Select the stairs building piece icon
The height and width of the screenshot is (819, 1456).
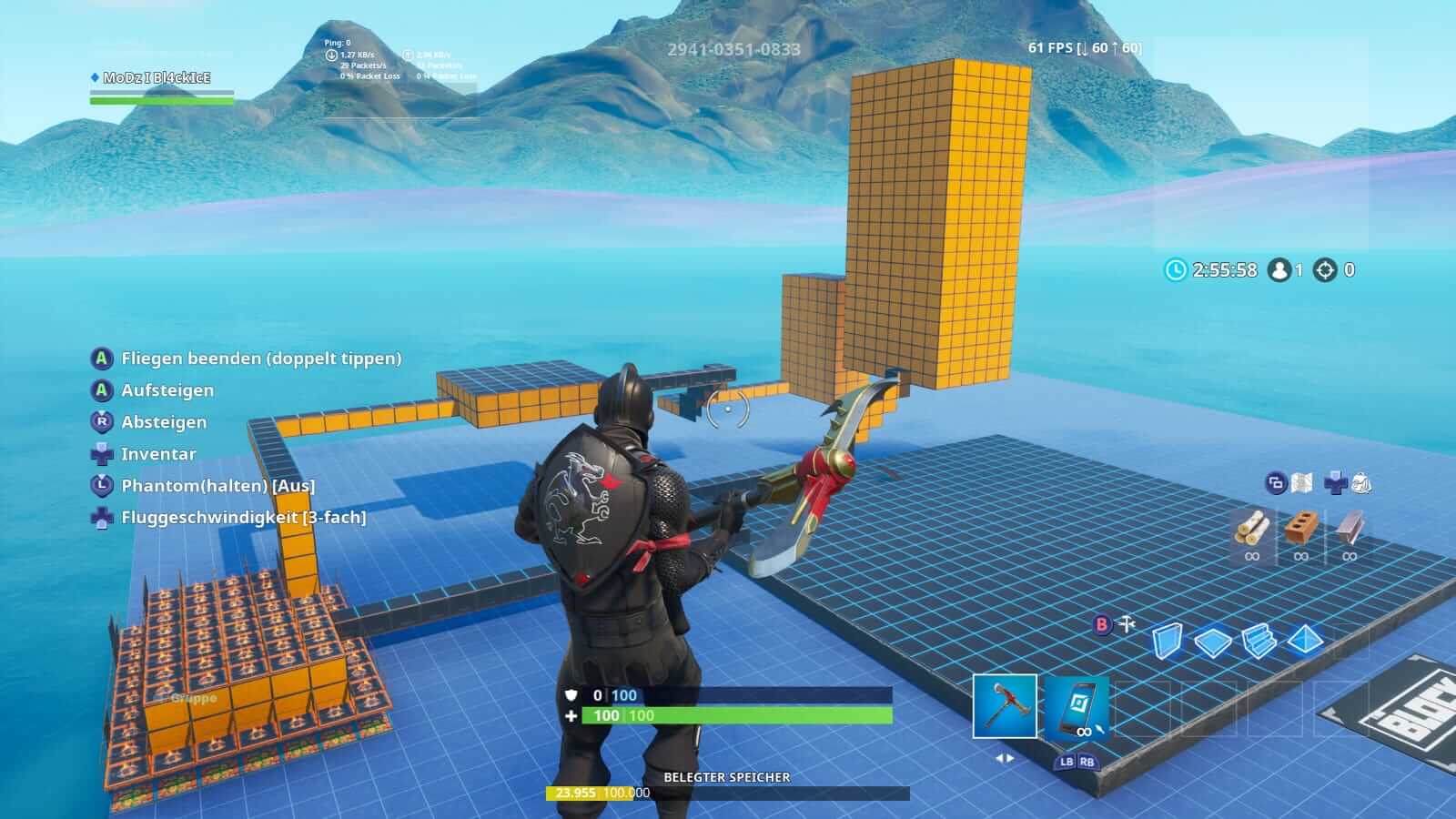tap(1260, 641)
